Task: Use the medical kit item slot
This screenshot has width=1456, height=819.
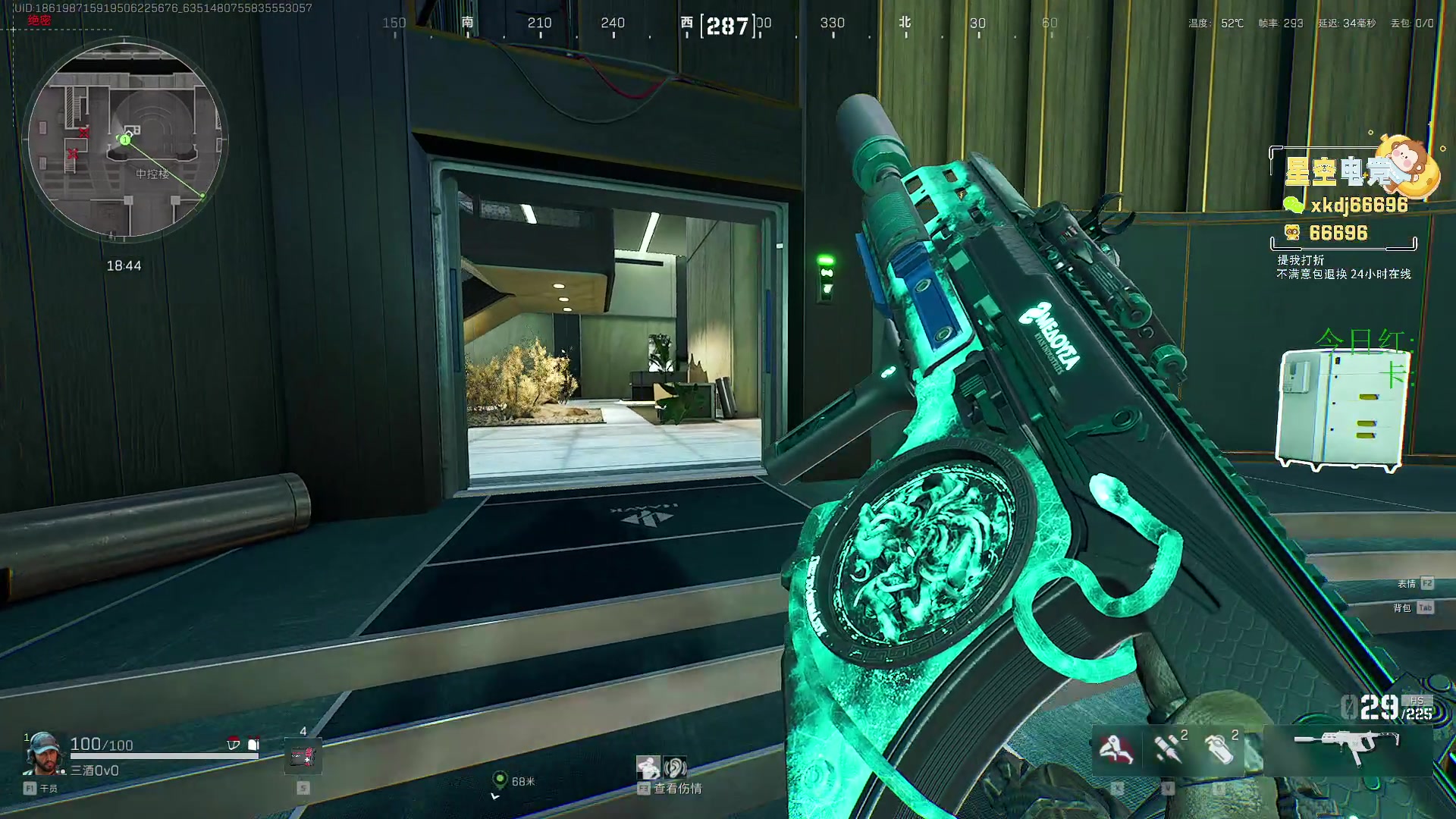Action: click(303, 755)
